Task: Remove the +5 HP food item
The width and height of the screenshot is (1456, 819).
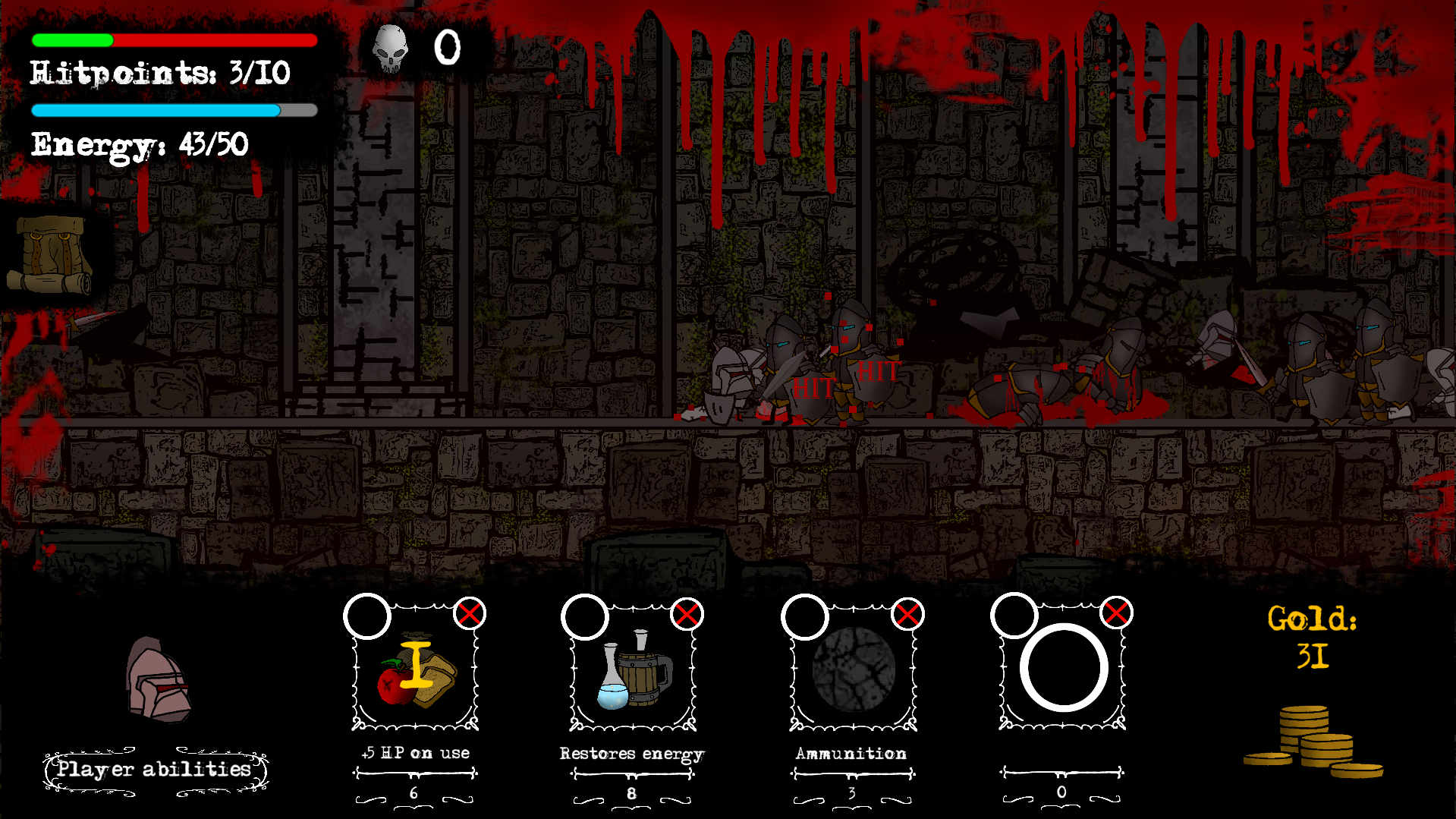Action: [470, 613]
